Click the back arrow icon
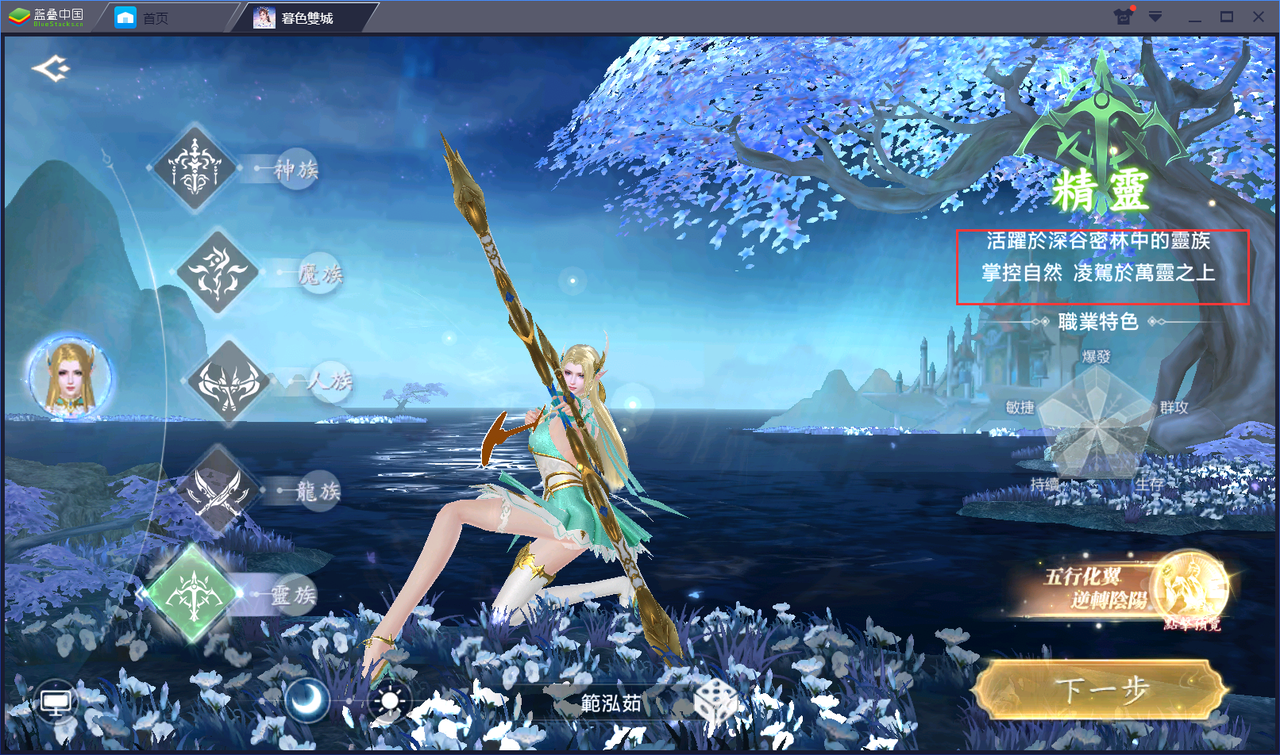 (x=50, y=69)
